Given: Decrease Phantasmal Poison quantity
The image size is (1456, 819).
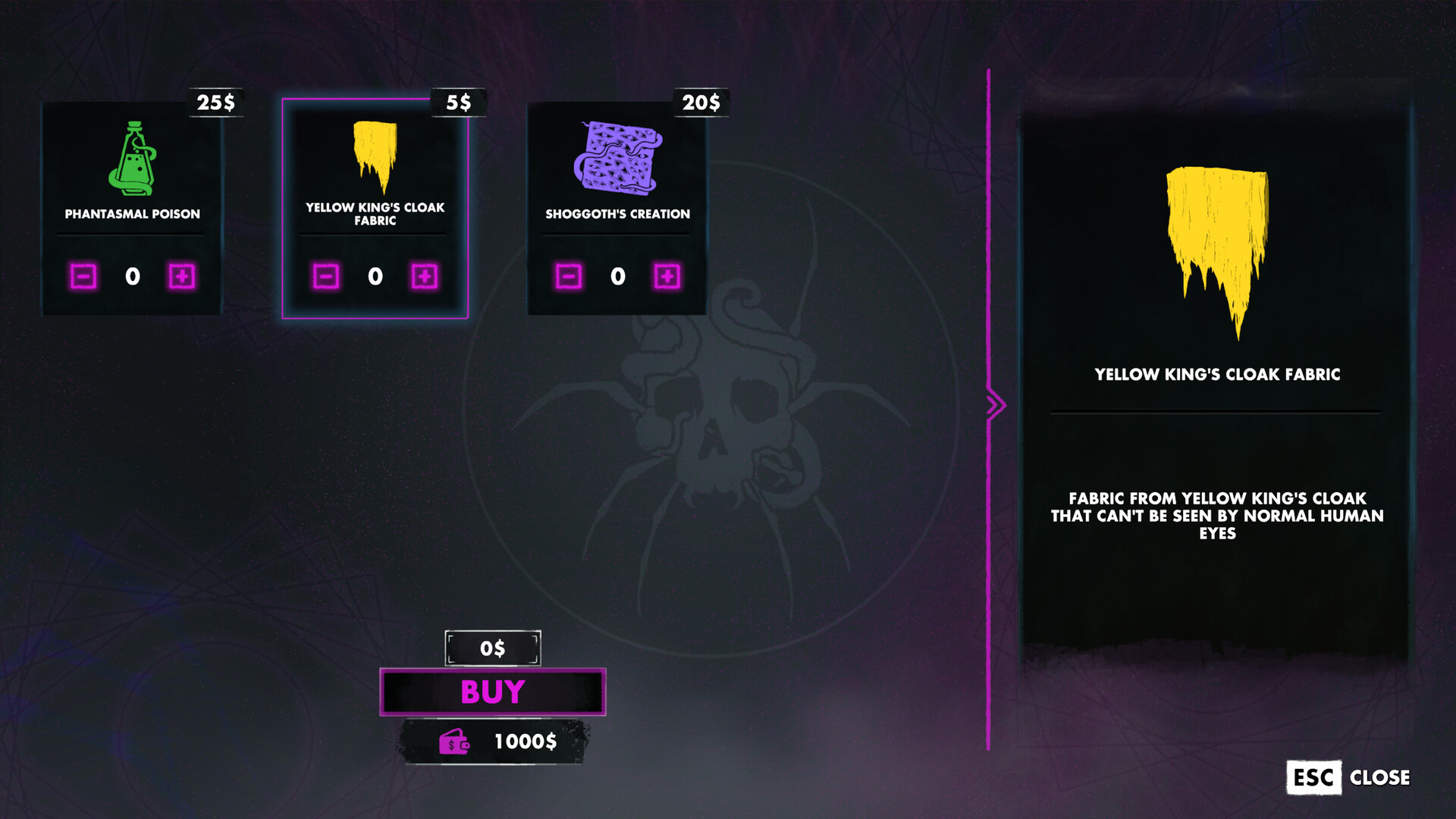Looking at the screenshot, I should [x=83, y=277].
